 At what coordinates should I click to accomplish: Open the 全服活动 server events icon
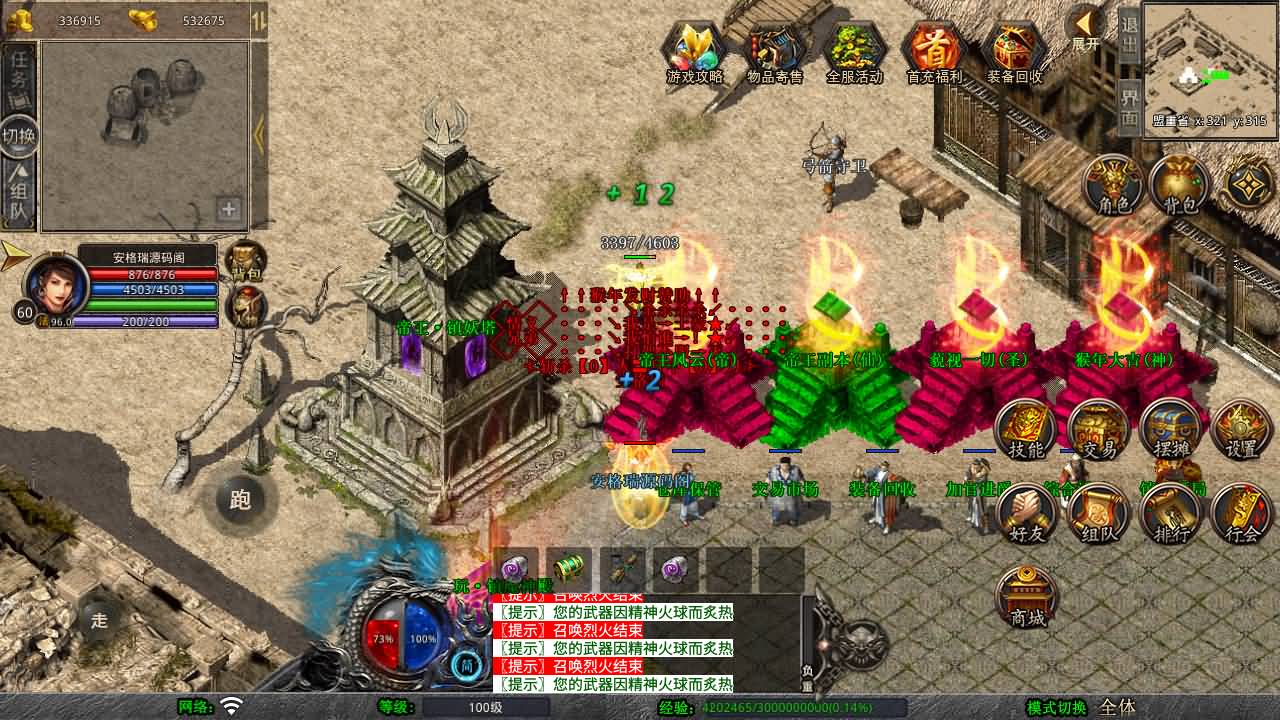click(854, 52)
